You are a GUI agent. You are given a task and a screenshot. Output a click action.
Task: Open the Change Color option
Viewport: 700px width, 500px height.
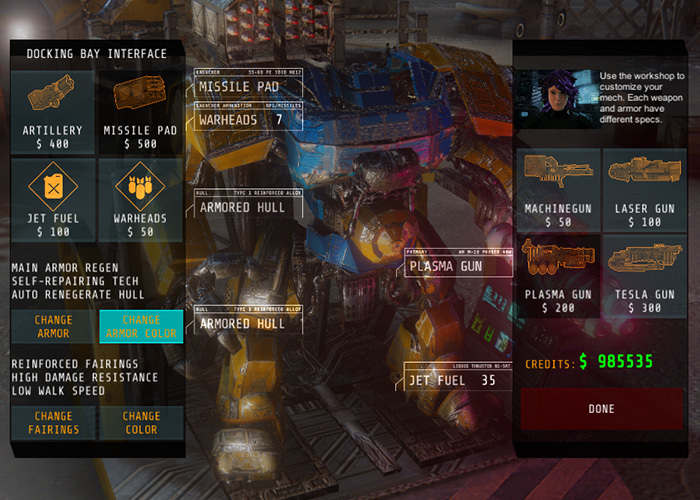[141, 423]
